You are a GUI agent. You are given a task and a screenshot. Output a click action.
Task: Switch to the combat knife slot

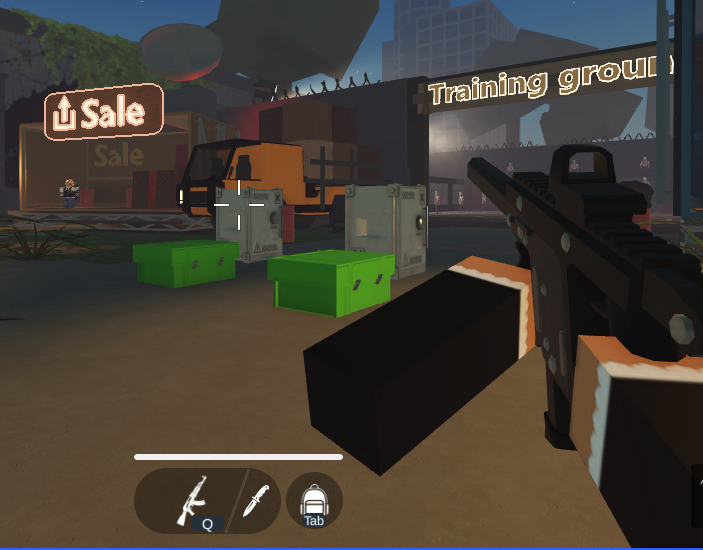click(x=257, y=499)
